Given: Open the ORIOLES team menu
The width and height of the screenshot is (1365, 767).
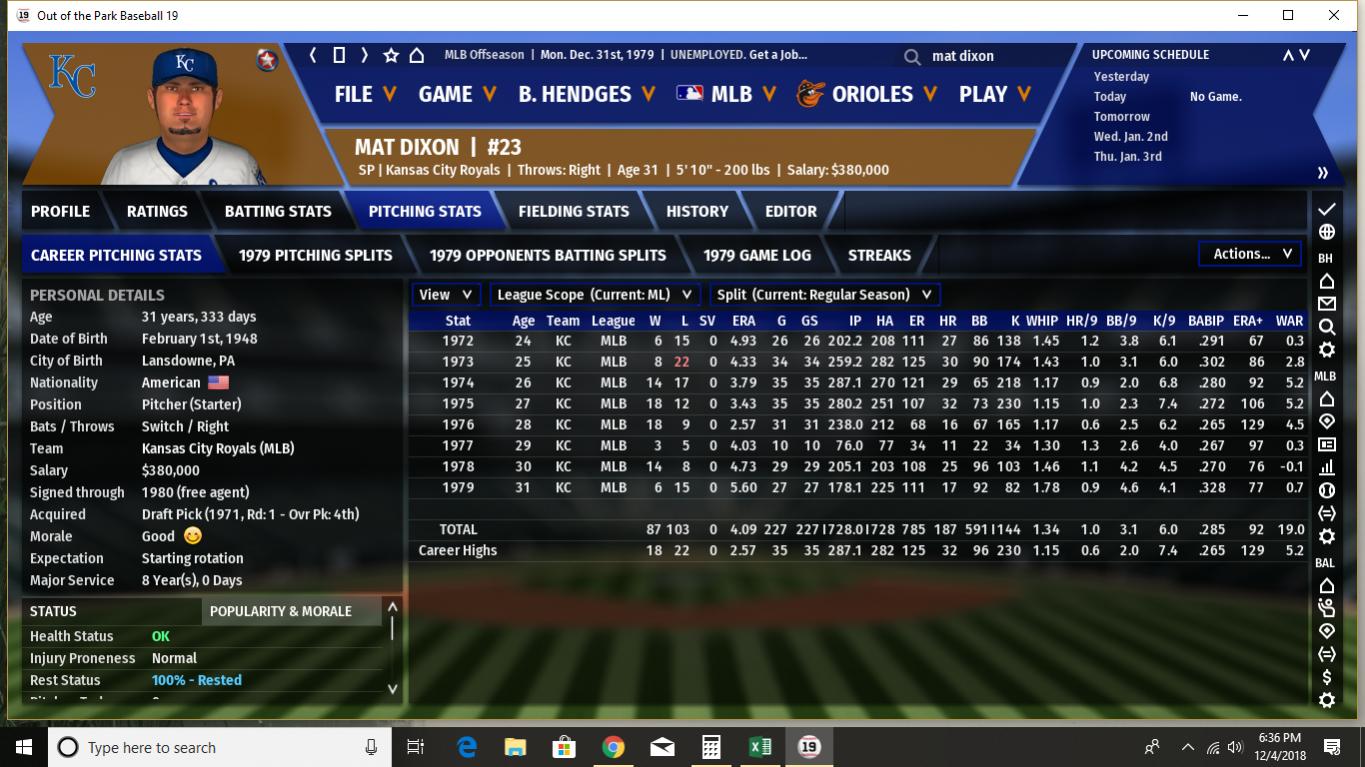Looking at the screenshot, I should pos(866,94).
